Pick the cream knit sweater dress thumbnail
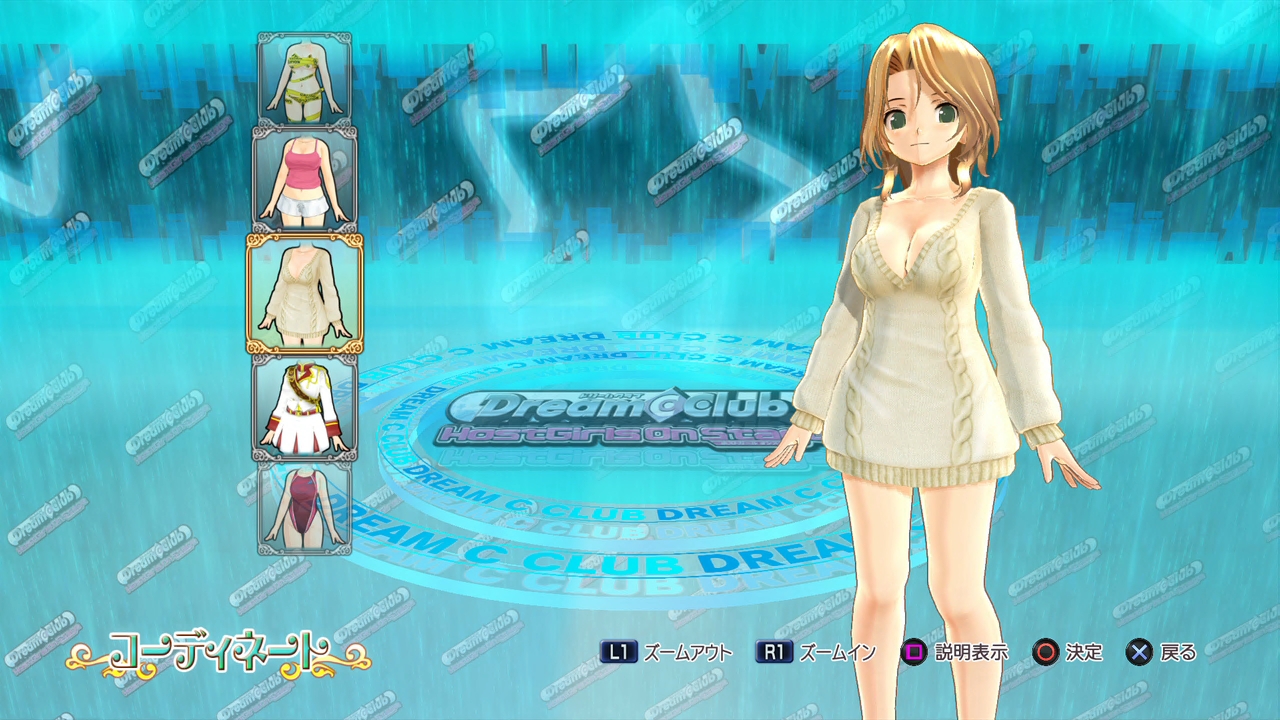Screen dimensions: 1280x720 (305, 293)
